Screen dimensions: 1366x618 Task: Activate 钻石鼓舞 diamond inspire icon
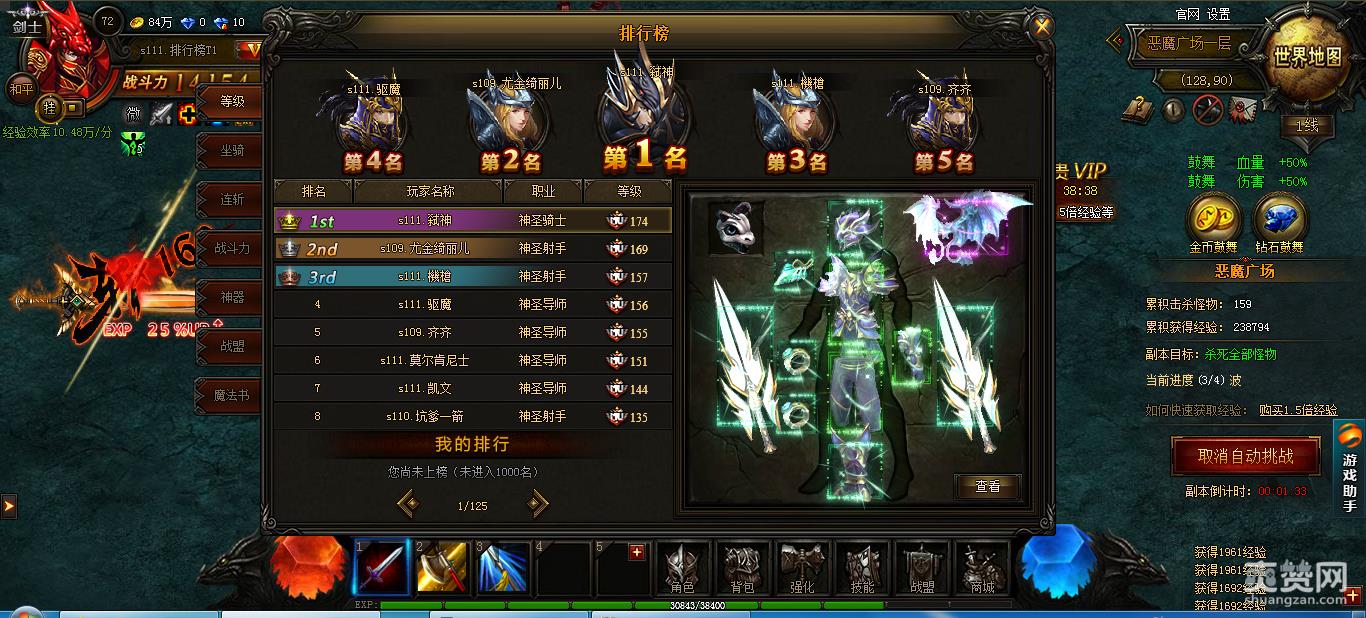[x=1279, y=216]
